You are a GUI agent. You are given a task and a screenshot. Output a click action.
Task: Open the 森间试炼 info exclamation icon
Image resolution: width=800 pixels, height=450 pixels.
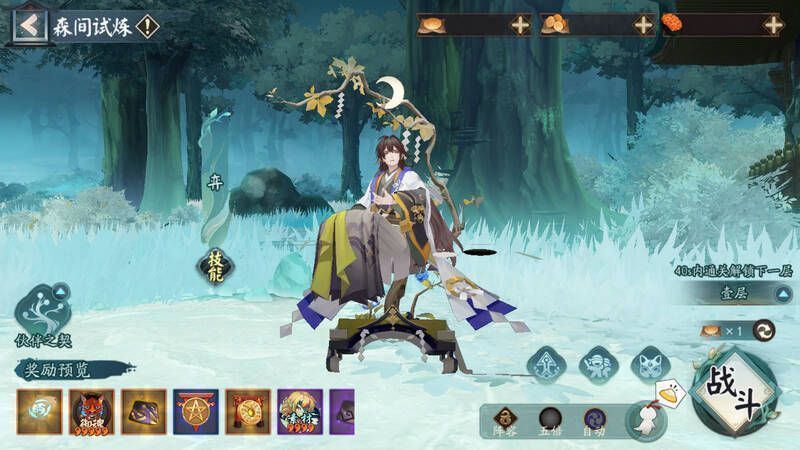tap(147, 26)
